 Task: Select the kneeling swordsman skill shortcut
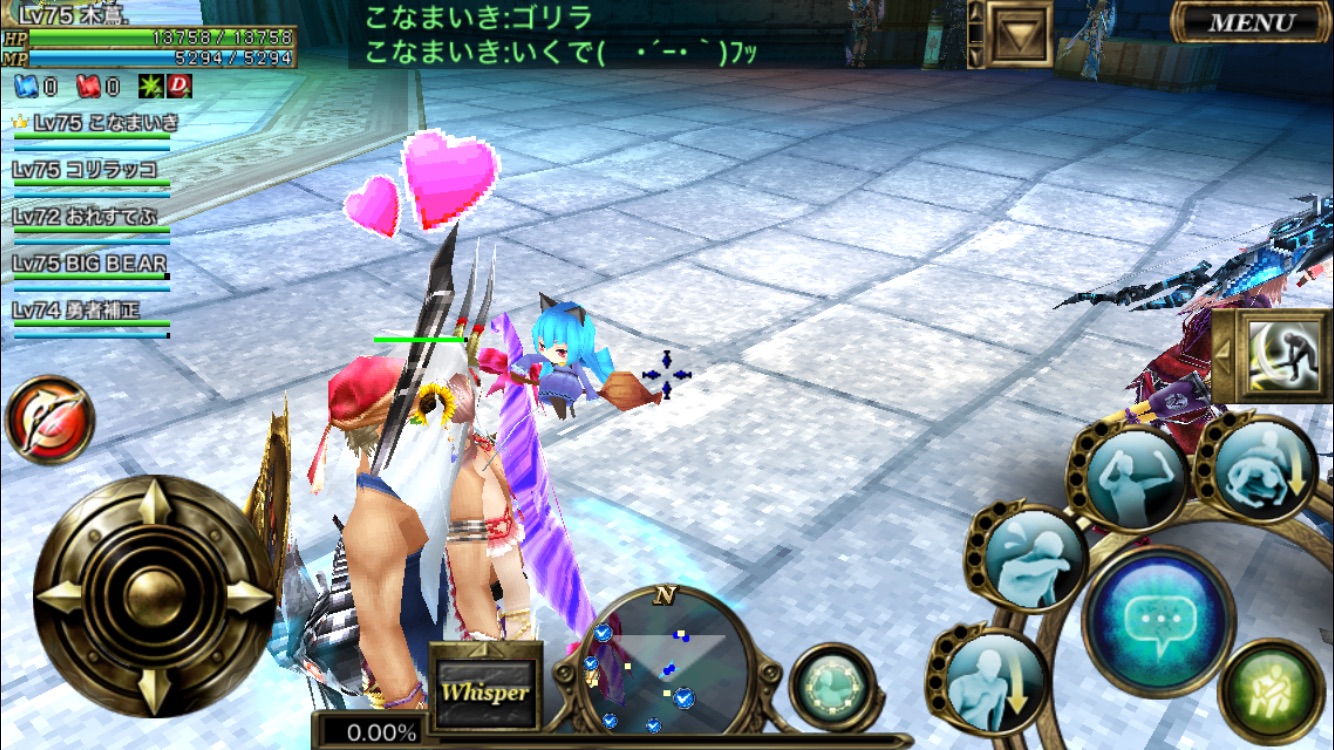click(x=1283, y=355)
